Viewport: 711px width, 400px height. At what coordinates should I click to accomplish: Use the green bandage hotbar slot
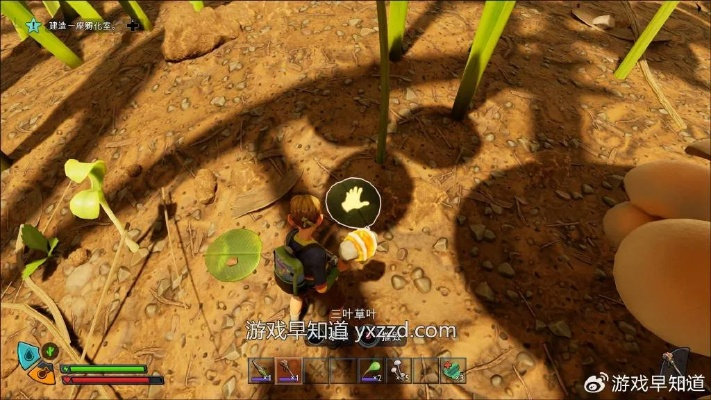[x=454, y=371]
